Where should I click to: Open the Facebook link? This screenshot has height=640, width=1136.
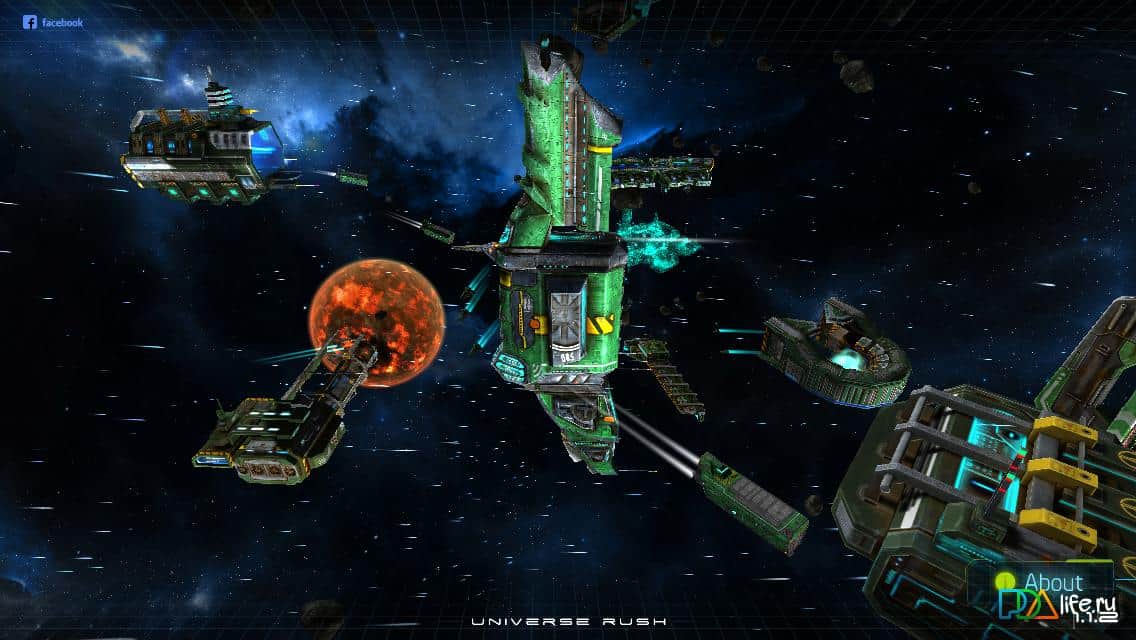tap(53, 22)
